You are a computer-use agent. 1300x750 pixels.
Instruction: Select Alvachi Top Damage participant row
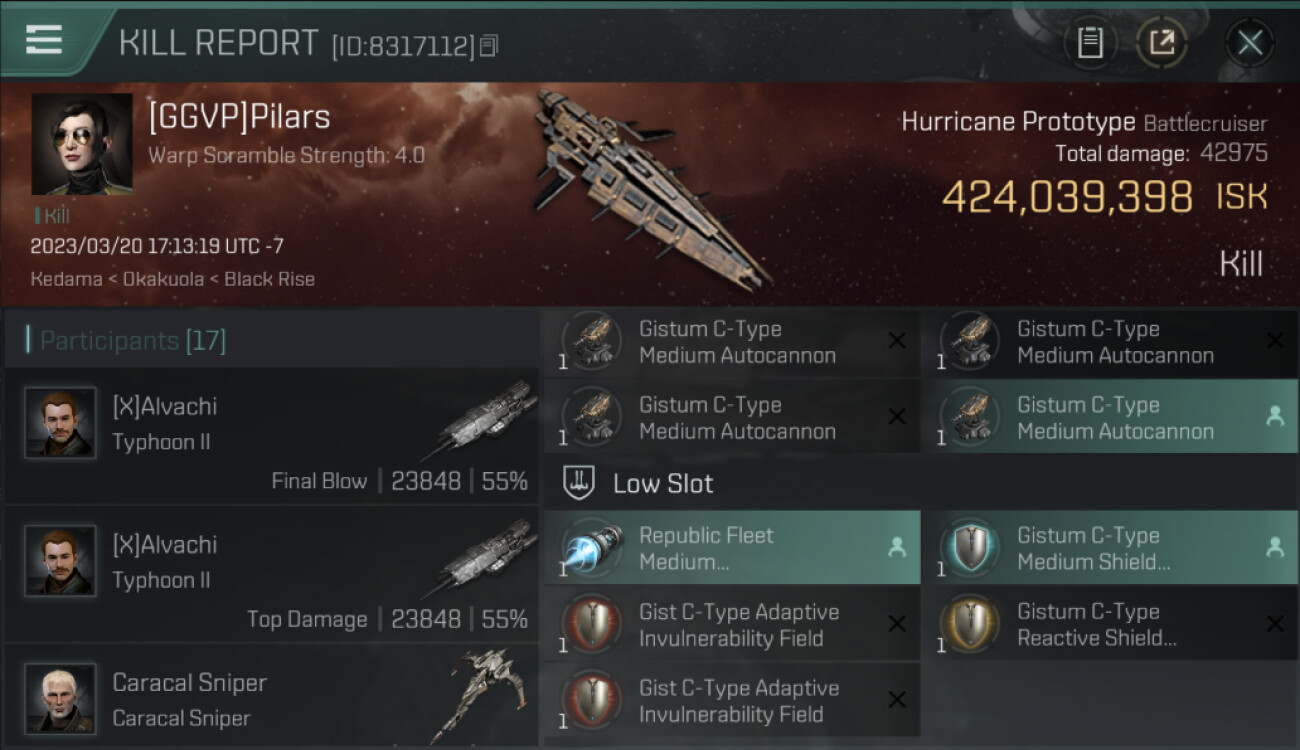272,575
